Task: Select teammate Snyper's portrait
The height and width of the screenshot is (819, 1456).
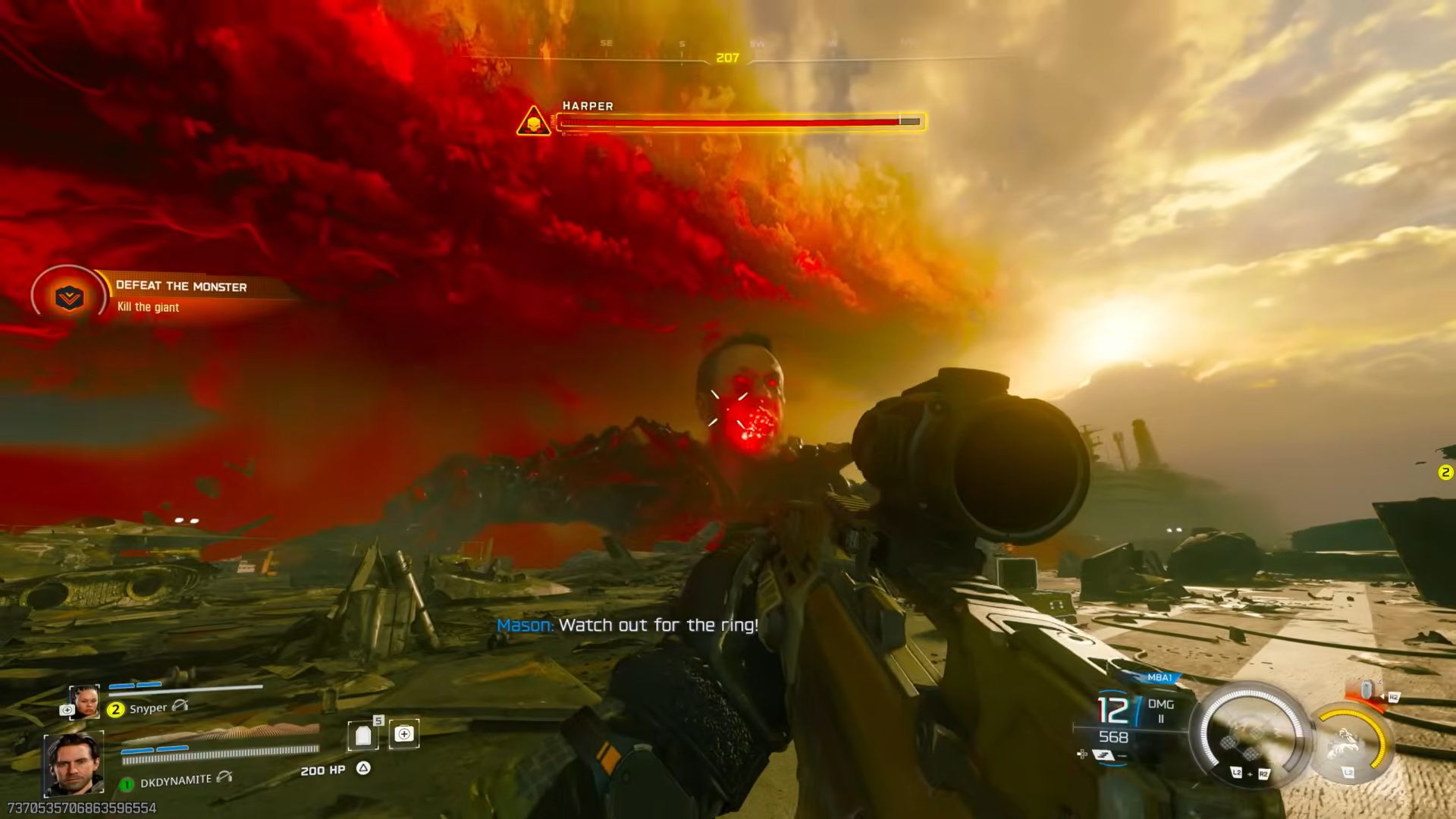Action: pos(83,701)
